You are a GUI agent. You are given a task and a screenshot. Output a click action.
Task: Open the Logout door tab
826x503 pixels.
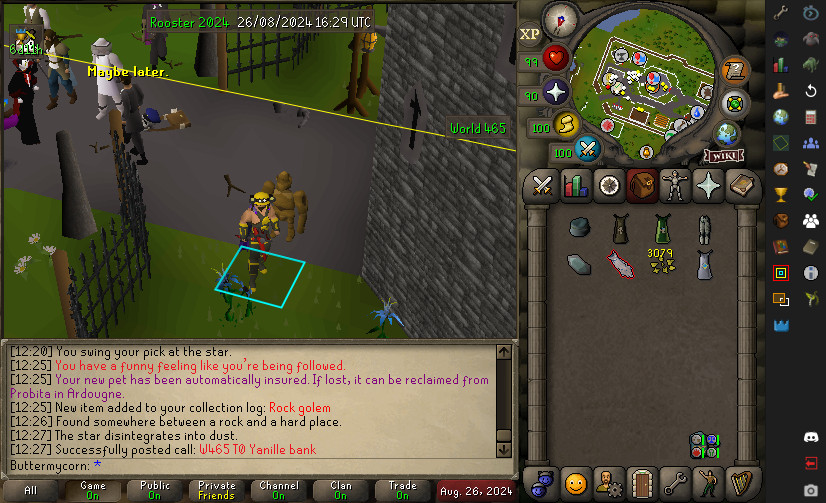pyautogui.click(x=641, y=483)
